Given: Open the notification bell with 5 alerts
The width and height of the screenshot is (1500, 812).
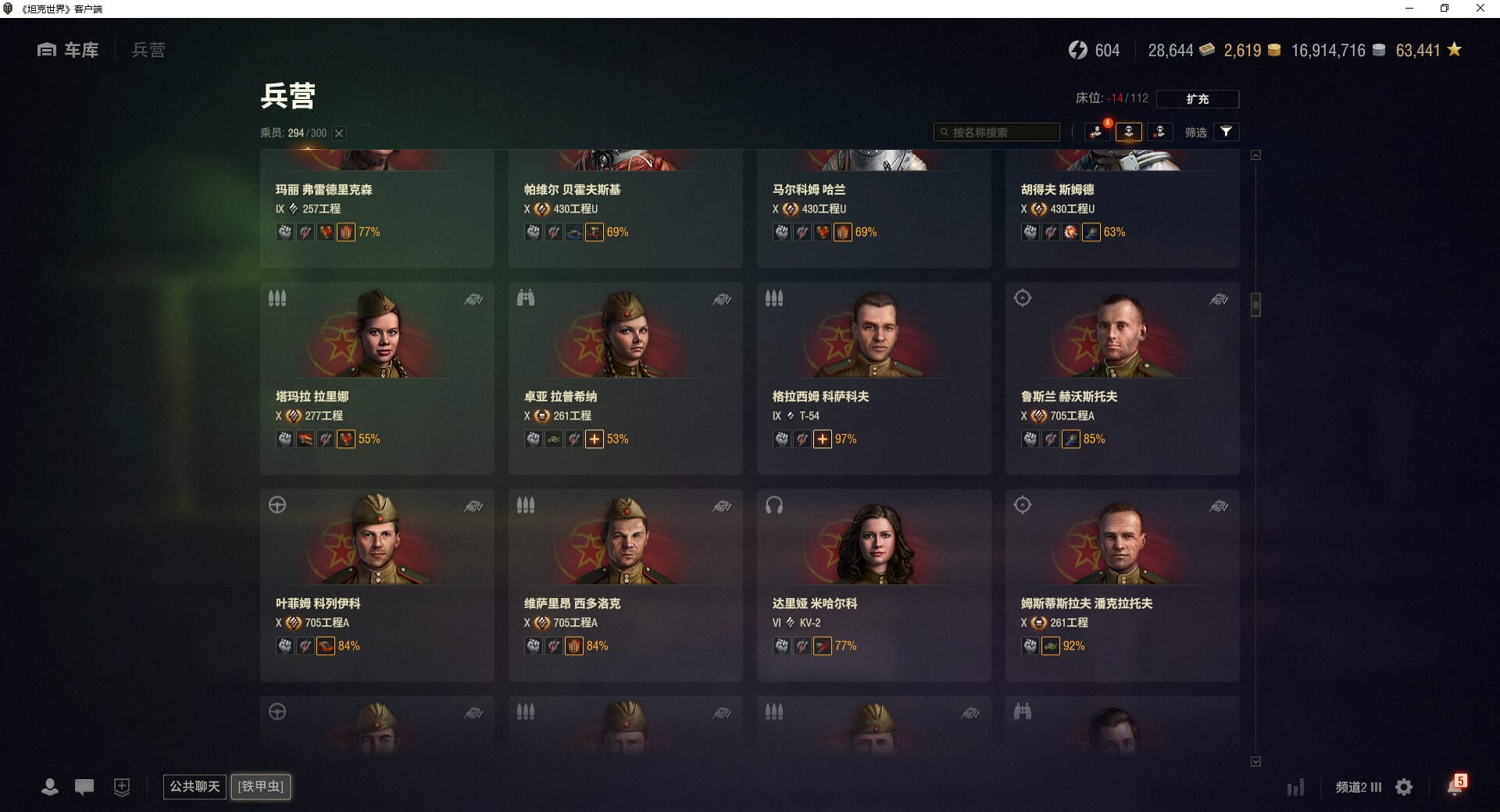Looking at the screenshot, I should 1455,785.
